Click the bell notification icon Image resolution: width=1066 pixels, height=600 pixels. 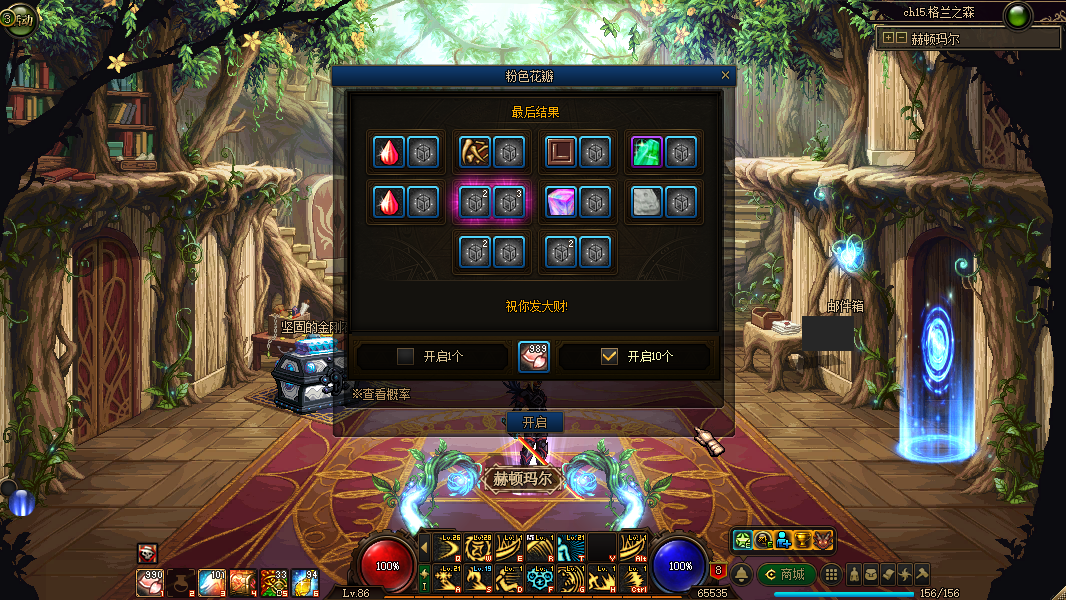click(742, 574)
